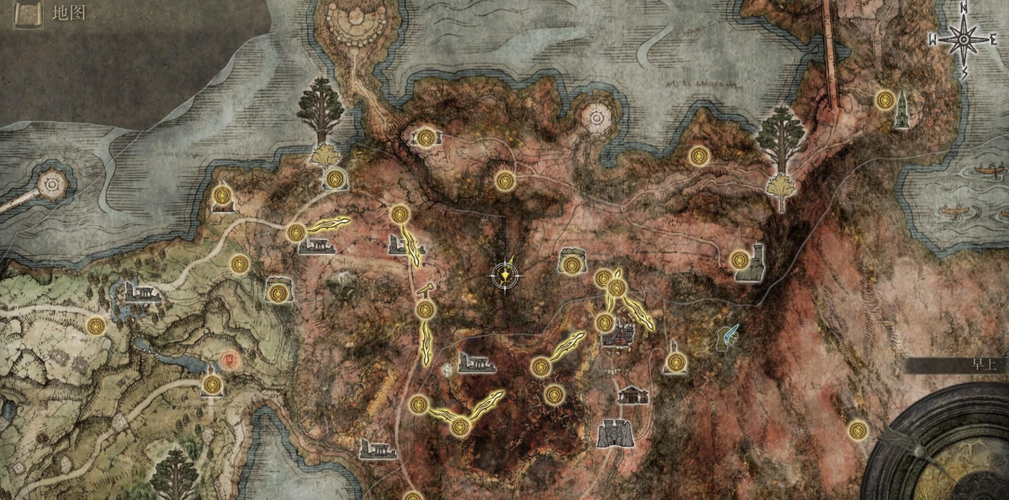
Task: Click the red marker in the green region
Action: coord(231,358)
